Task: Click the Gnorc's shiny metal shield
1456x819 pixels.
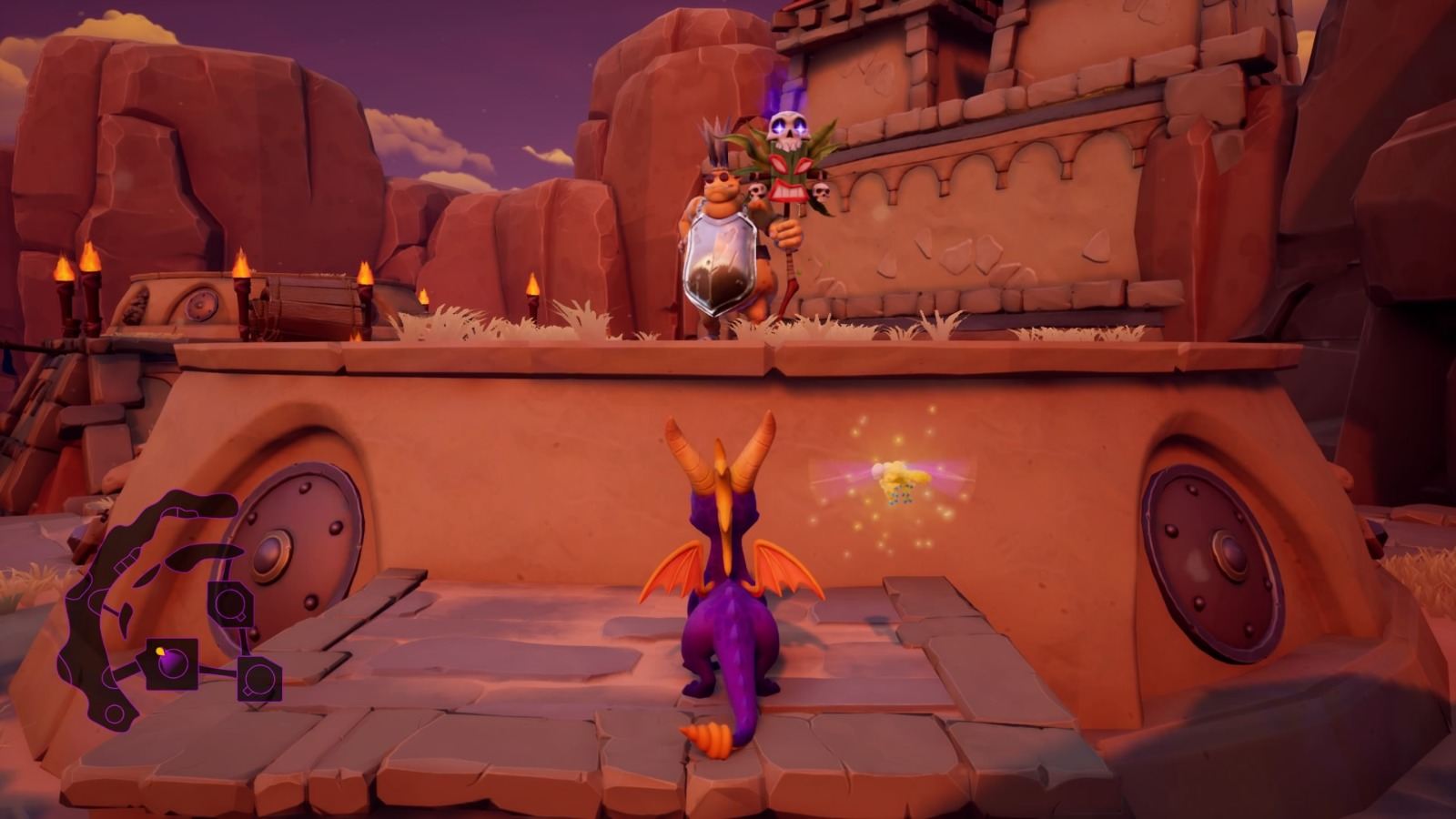Action: click(x=722, y=259)
